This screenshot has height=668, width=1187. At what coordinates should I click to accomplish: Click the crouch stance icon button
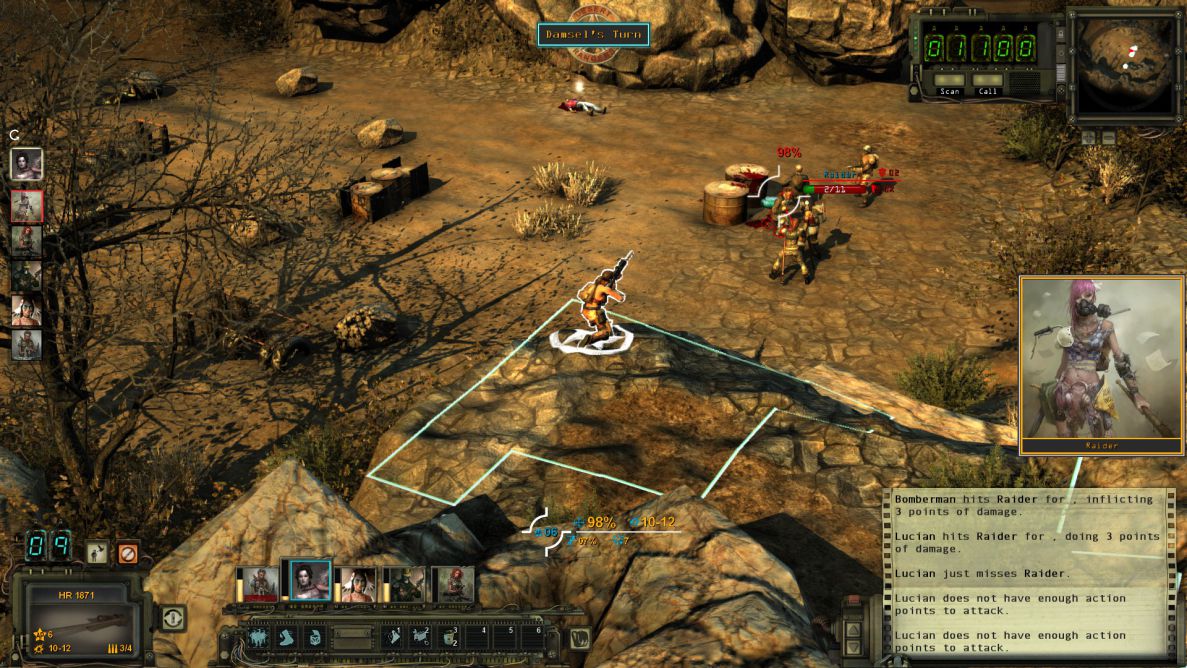[97, 552]
